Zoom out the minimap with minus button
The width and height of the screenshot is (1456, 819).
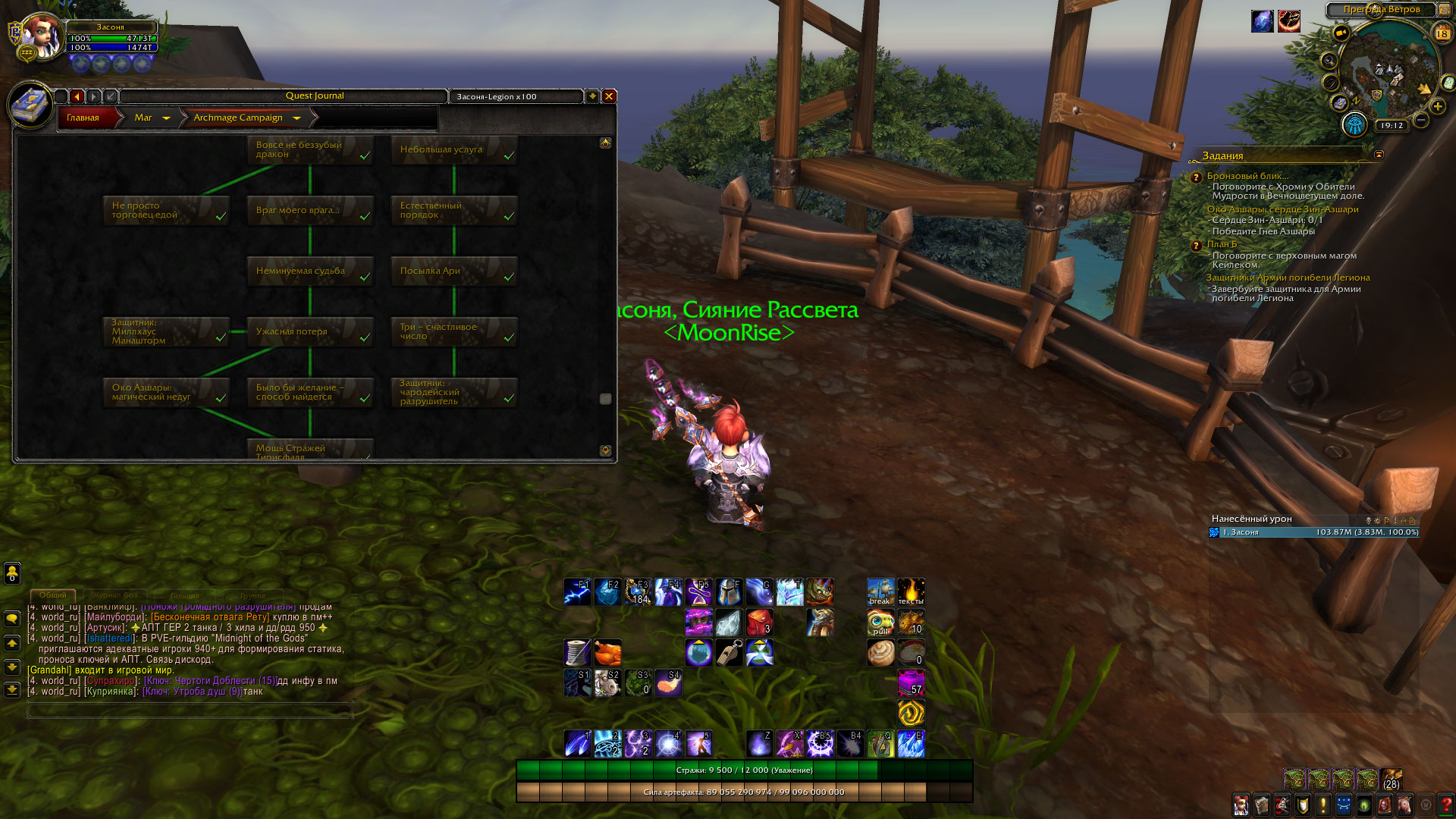pyautogui.click(x=1421, y=120)
